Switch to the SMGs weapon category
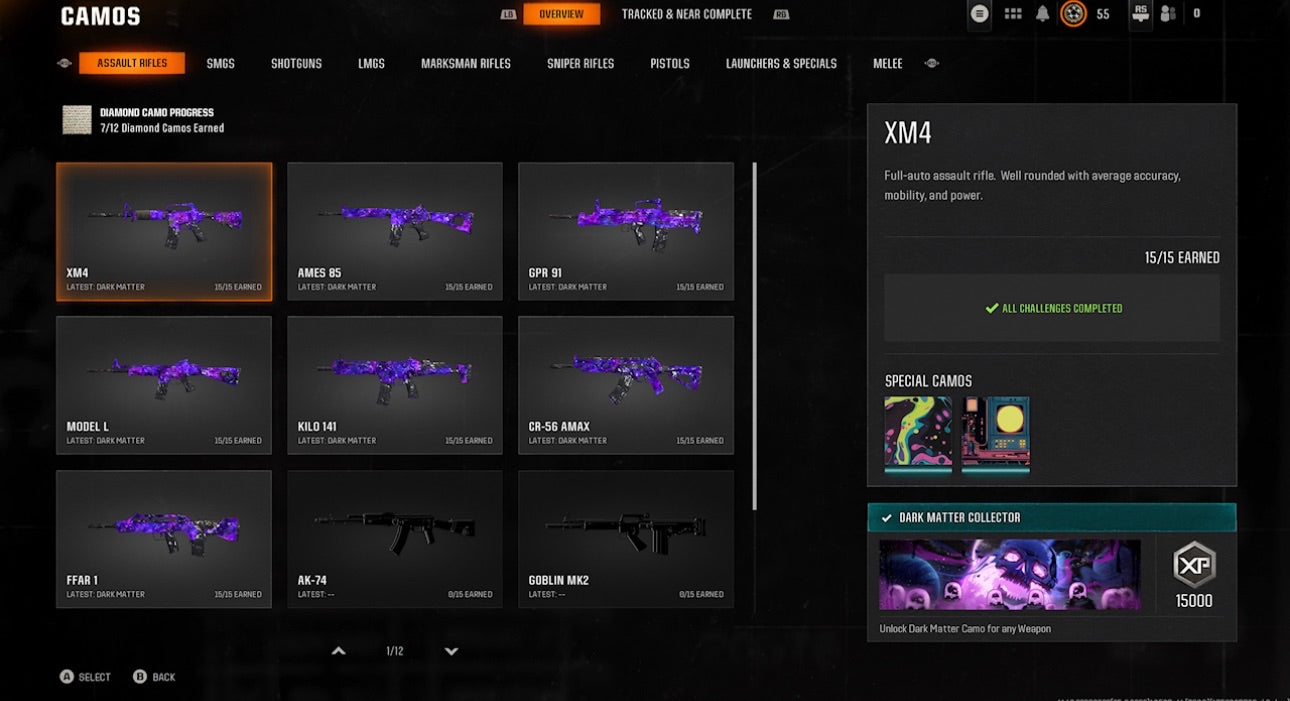Image resolution: width=1290 pixels, height=701 pixels. click(x=220, y=63)
